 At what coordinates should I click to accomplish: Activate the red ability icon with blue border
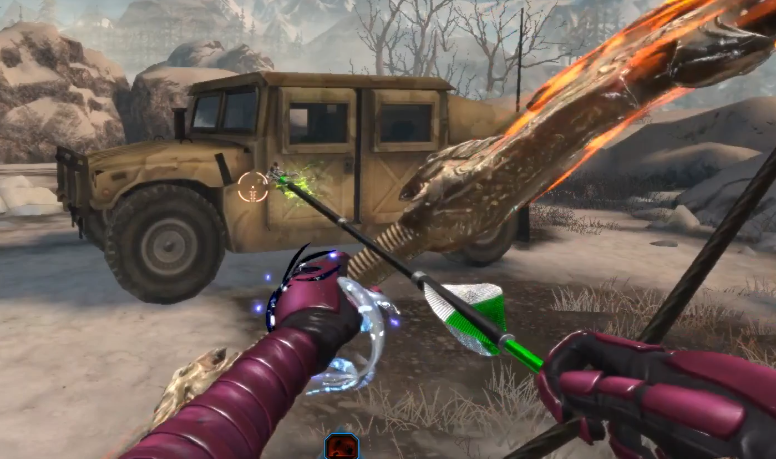click(341, 447)
